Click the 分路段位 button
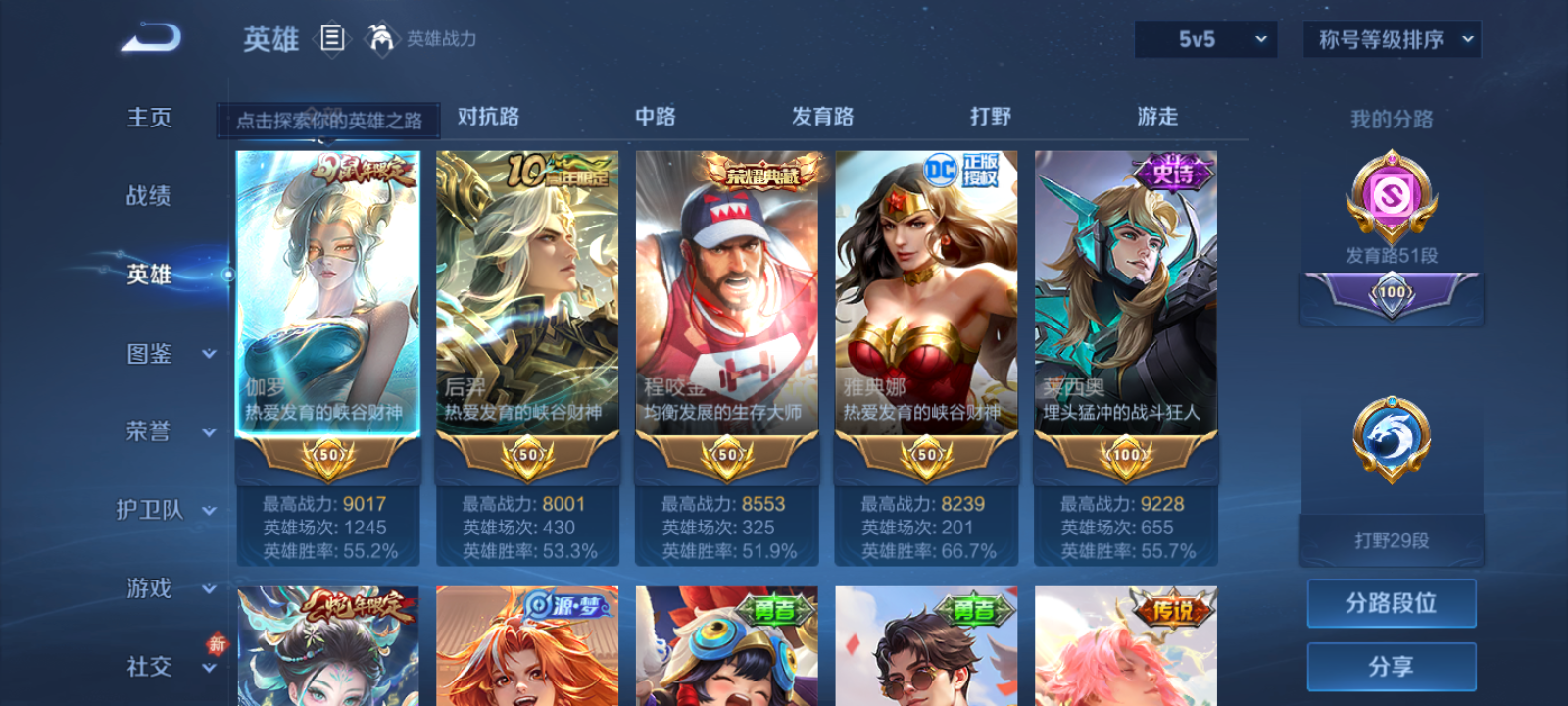 pos(1392,603)
